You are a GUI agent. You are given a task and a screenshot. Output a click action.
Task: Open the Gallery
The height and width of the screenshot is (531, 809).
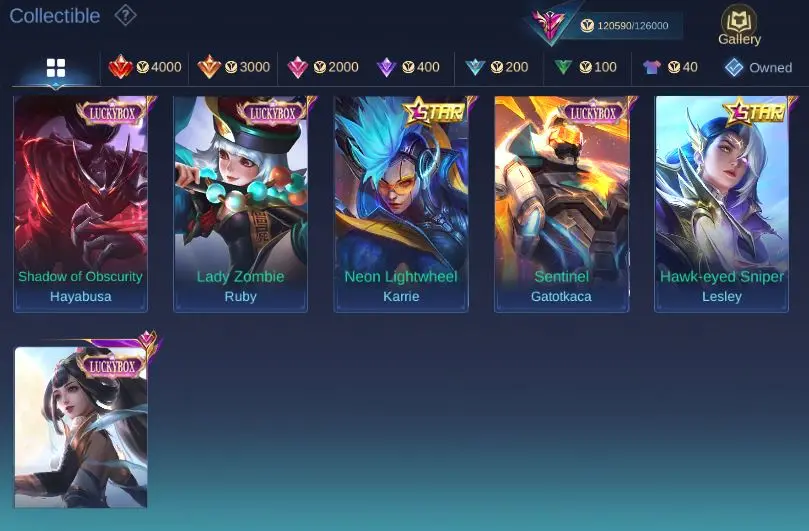pos(739,26)
